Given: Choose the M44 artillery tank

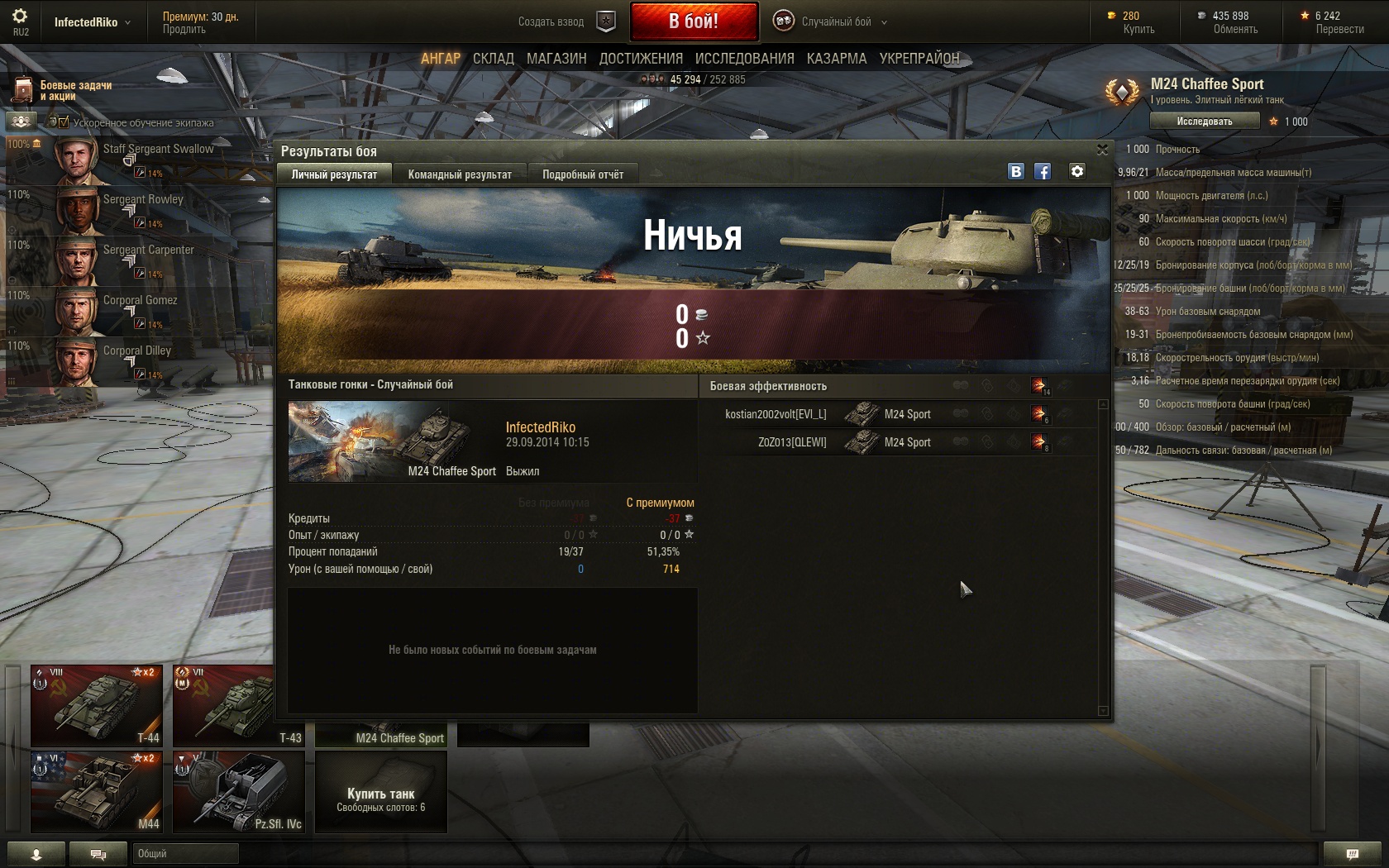Looking at the screenshot, I should pos(97,791).
